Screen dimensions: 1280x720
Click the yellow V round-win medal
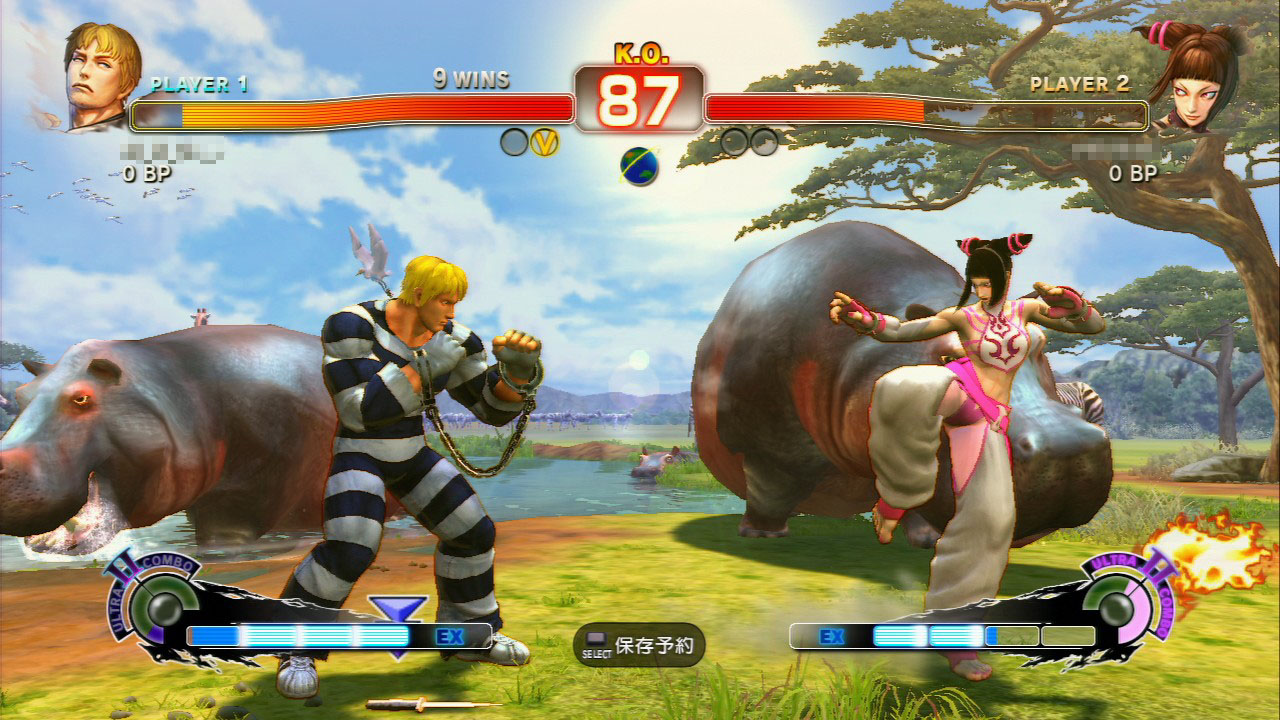(x=545, y=142)
